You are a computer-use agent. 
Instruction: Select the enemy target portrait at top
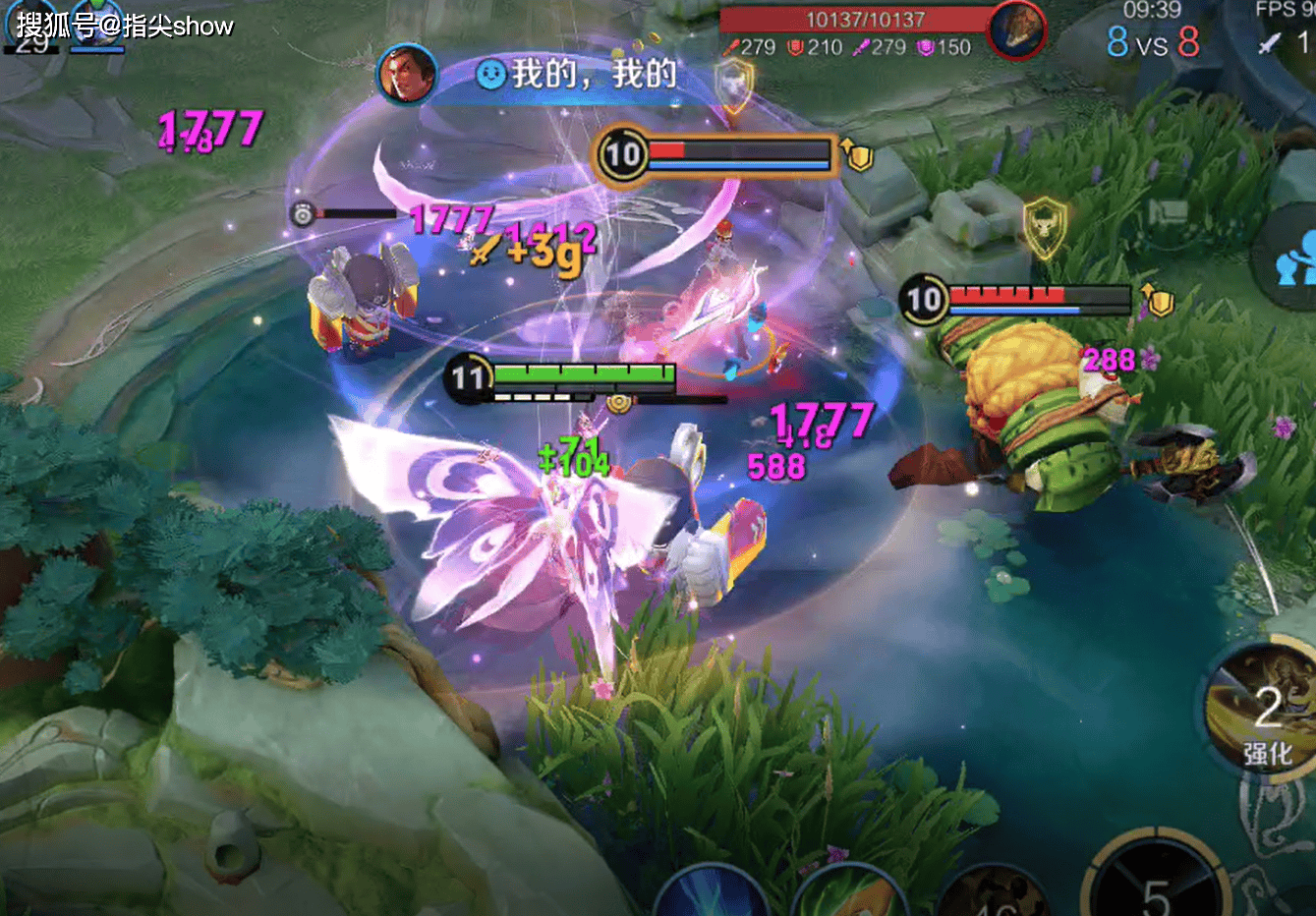click(1016, 29)
